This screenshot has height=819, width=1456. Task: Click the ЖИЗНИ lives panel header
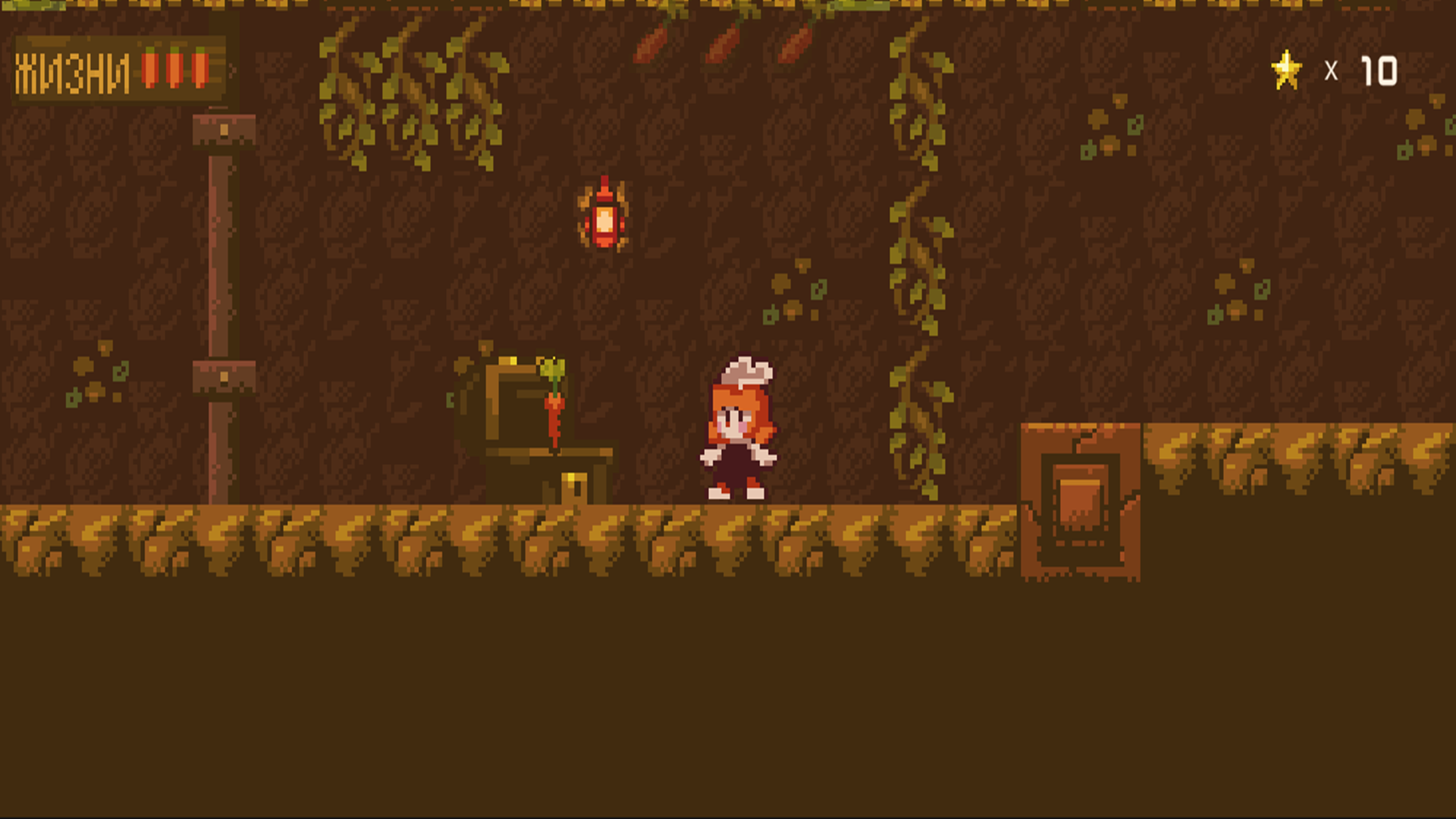click(x=72, y=70)
